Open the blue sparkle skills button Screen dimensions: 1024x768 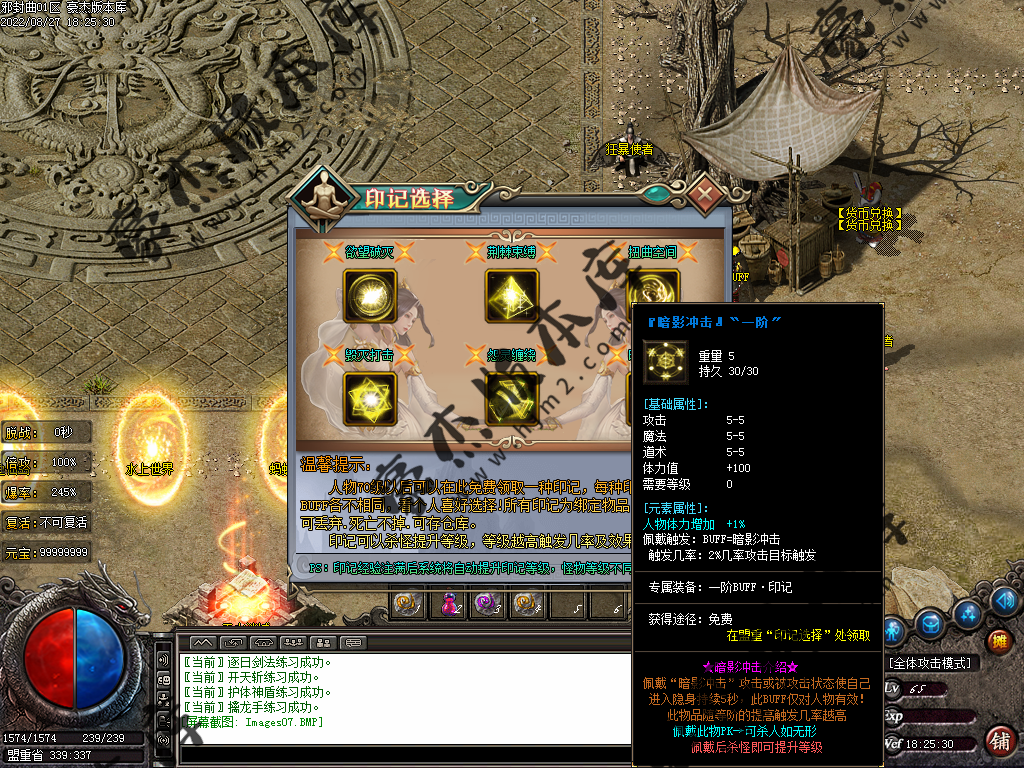tap(966, 613)
